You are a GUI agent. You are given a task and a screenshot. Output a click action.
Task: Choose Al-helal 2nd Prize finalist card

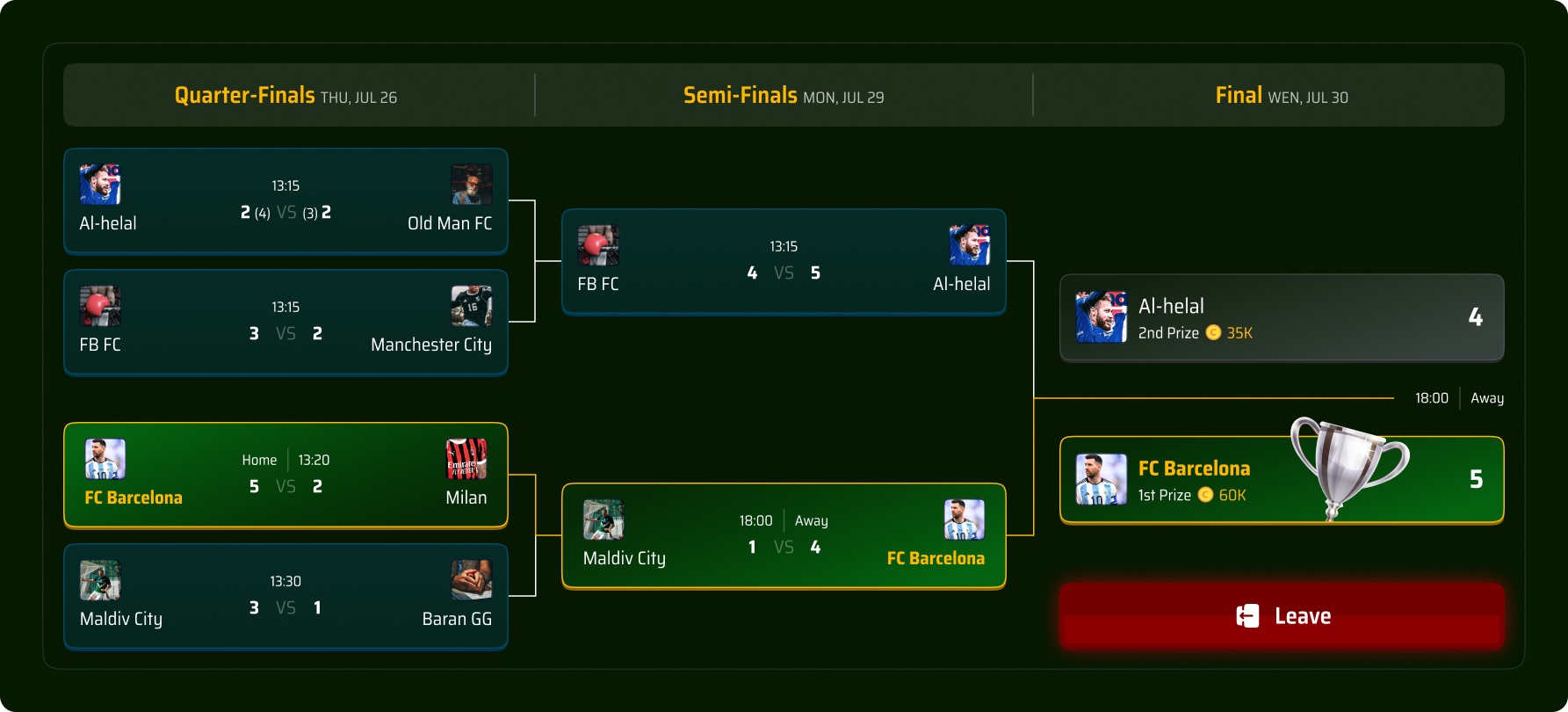[x=1282, y=317]
